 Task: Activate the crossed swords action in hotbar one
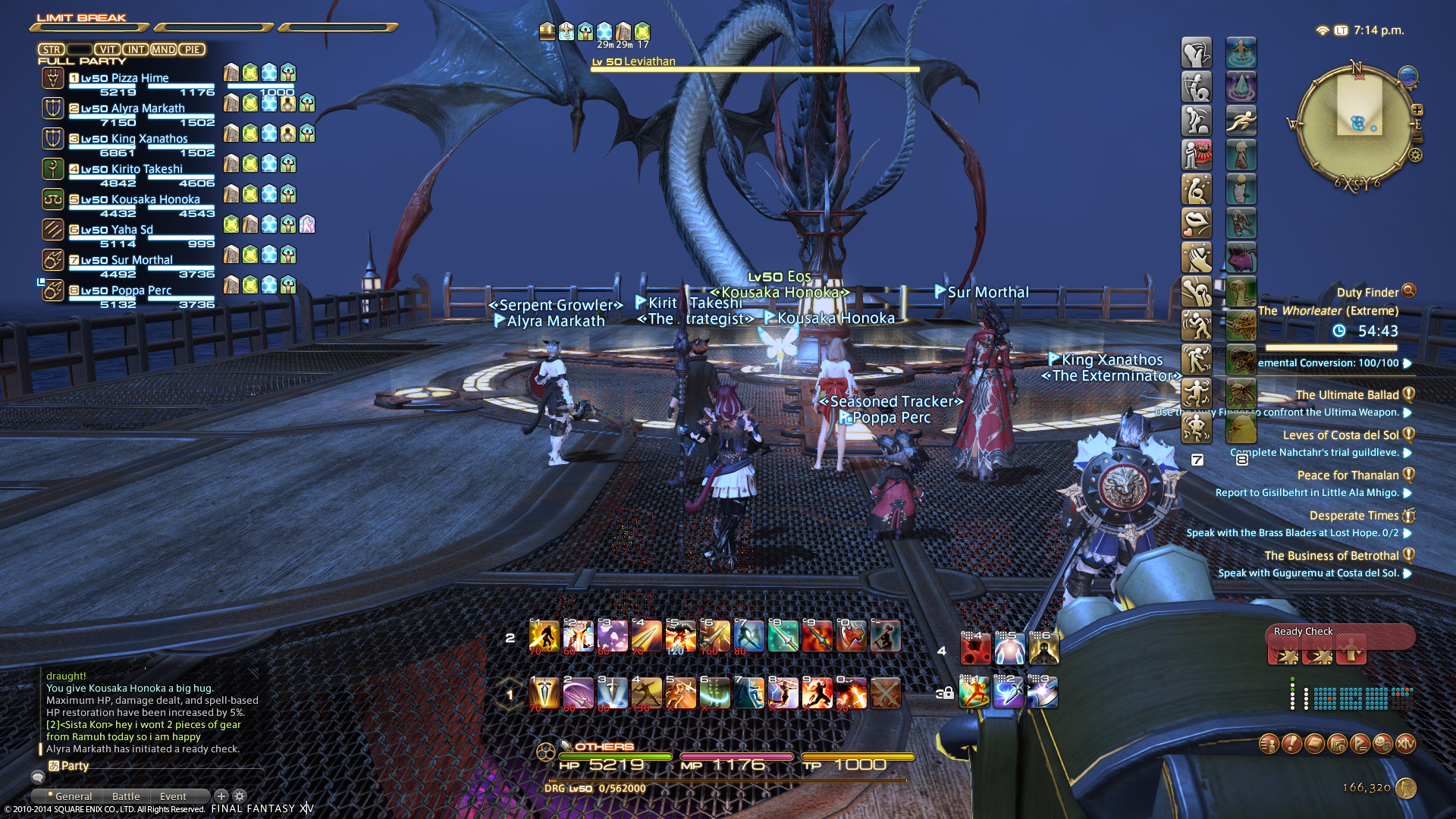click(x=885, y=693)
